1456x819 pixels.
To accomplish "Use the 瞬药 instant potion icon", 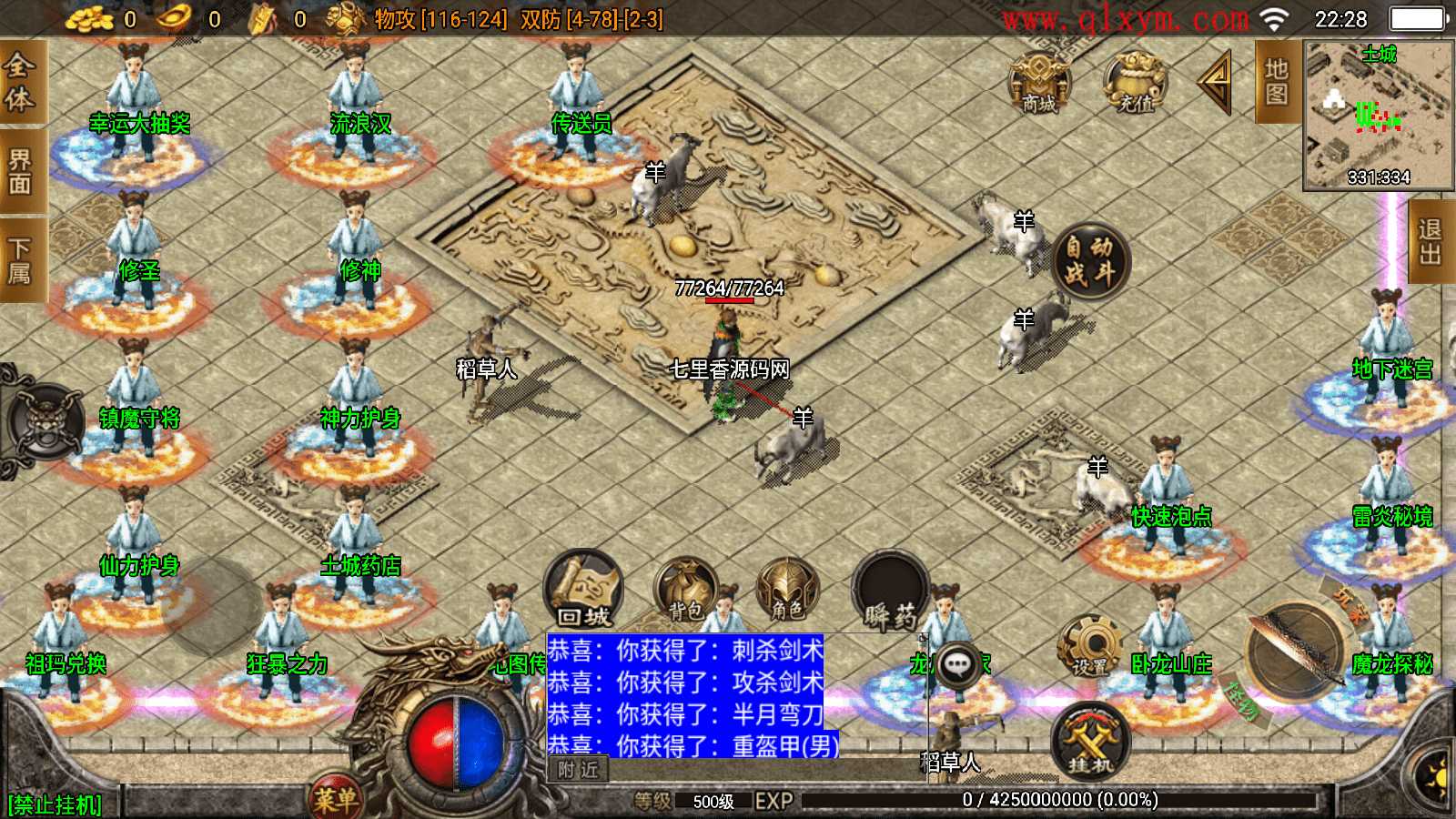I will point(889,592).
